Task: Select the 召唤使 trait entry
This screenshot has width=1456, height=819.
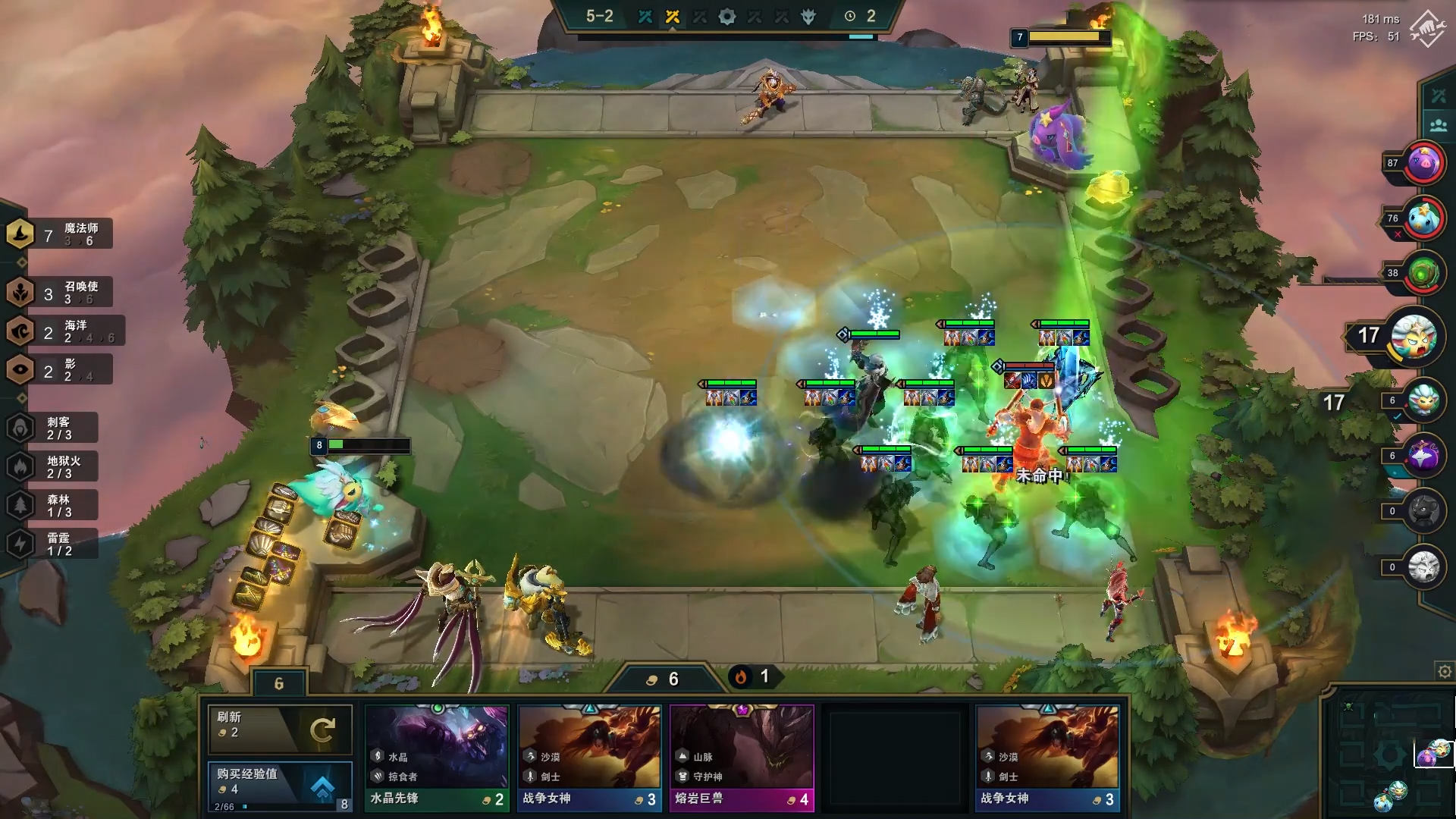Action: [61, 293]
